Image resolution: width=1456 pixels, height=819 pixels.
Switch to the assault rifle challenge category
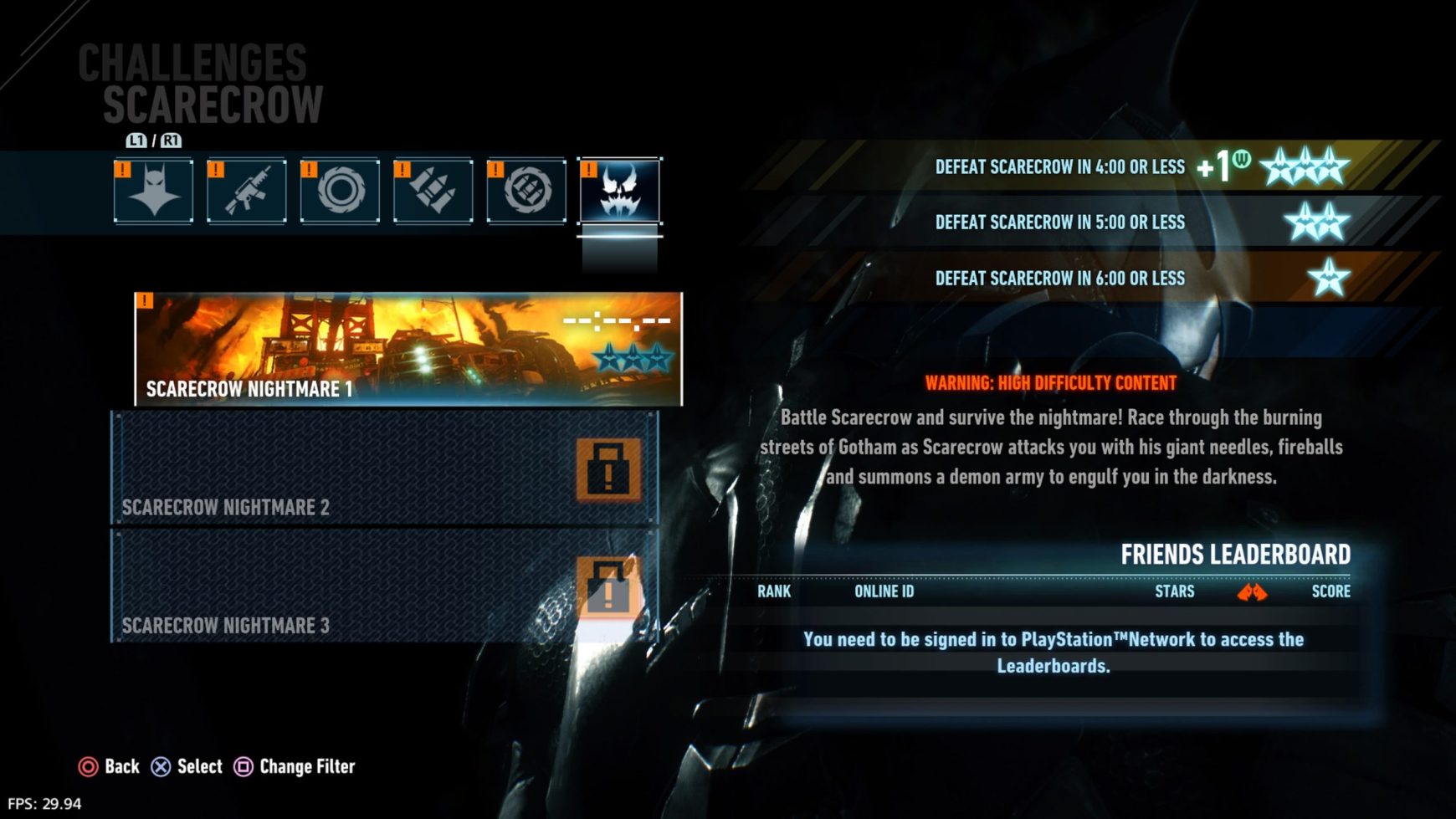point(247,191)
